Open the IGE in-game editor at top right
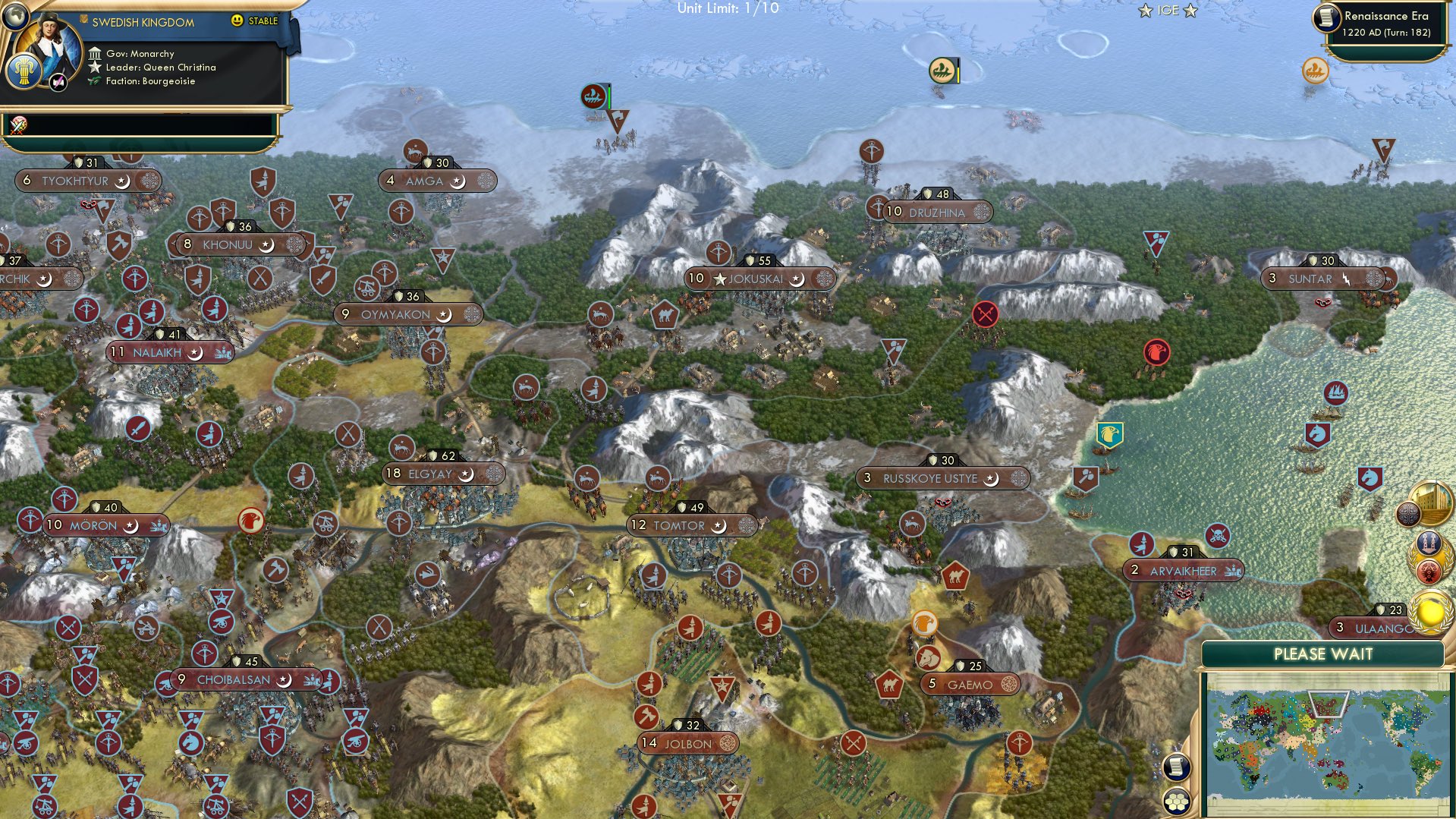Viewport: 1456px width, 819px height. click(x=1166, y=10)
